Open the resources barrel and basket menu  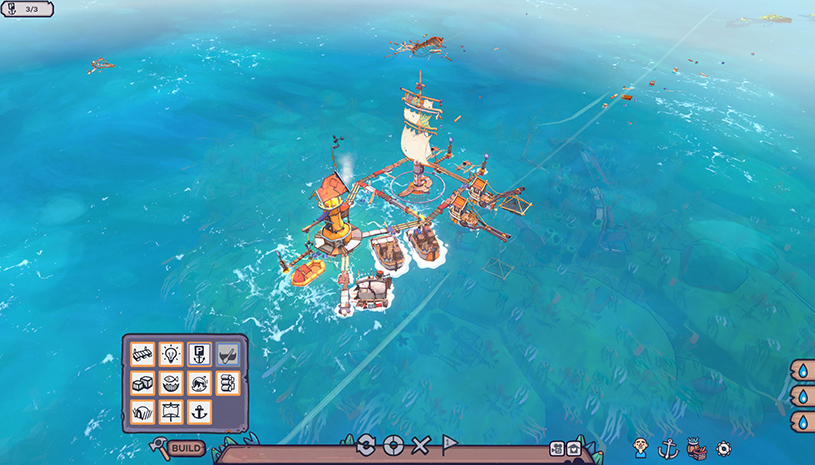pyautogui.click(x=697, y=449)
